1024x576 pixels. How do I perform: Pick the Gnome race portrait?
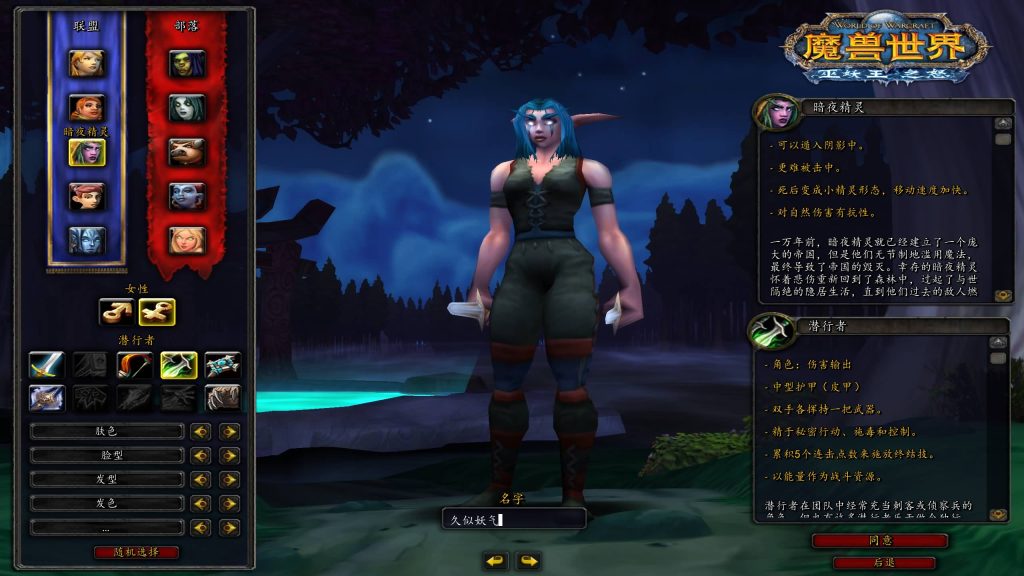tap(86, 196)
